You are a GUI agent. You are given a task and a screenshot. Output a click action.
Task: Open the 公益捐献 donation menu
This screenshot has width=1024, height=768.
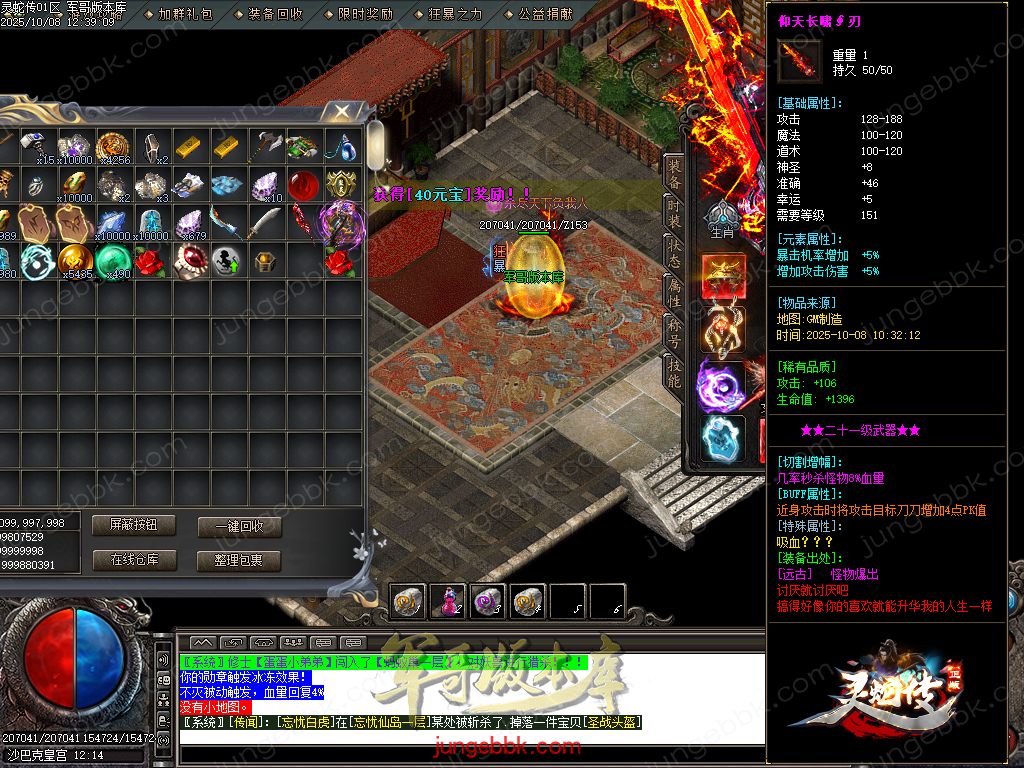click(545, 14)
